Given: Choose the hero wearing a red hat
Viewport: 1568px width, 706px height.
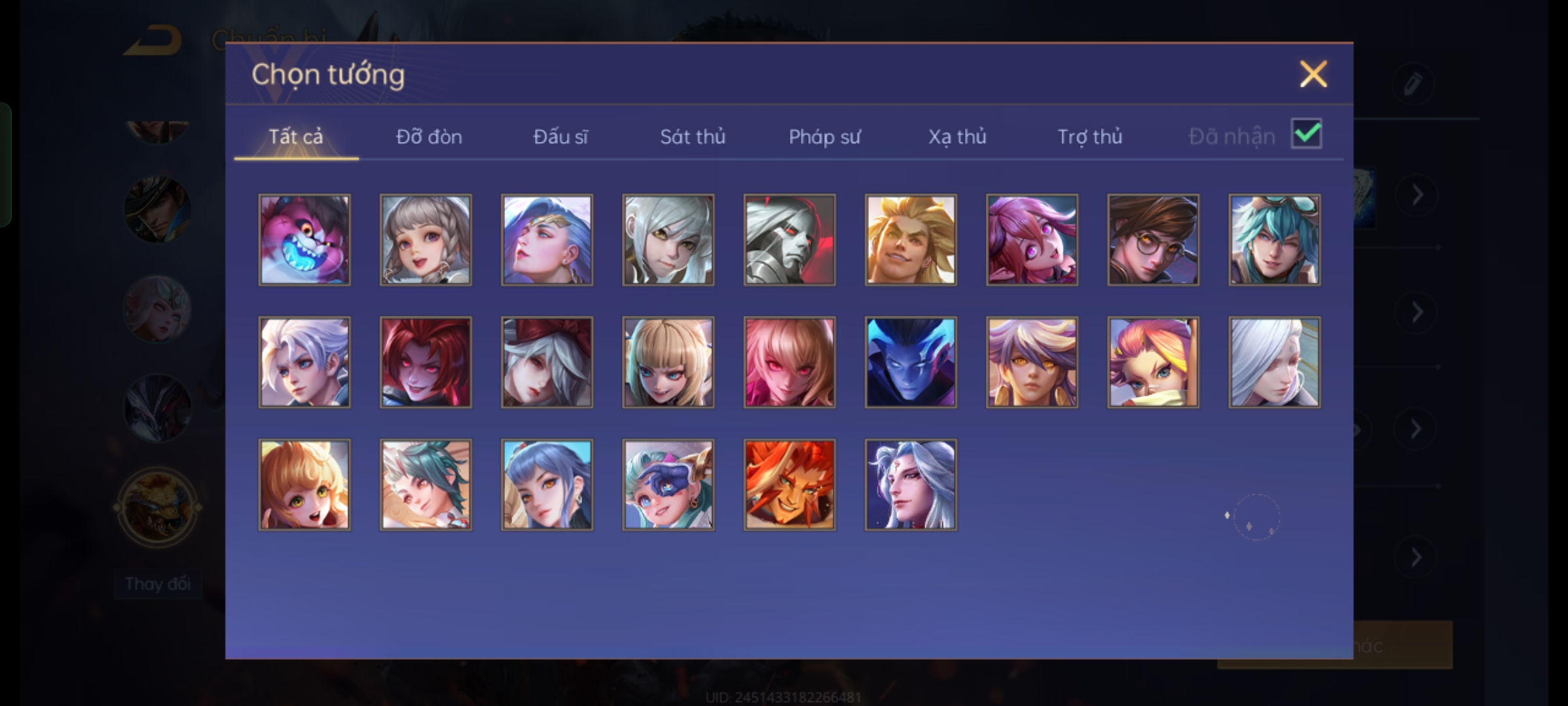Looking at the screenshot, I should pos(547,362).
